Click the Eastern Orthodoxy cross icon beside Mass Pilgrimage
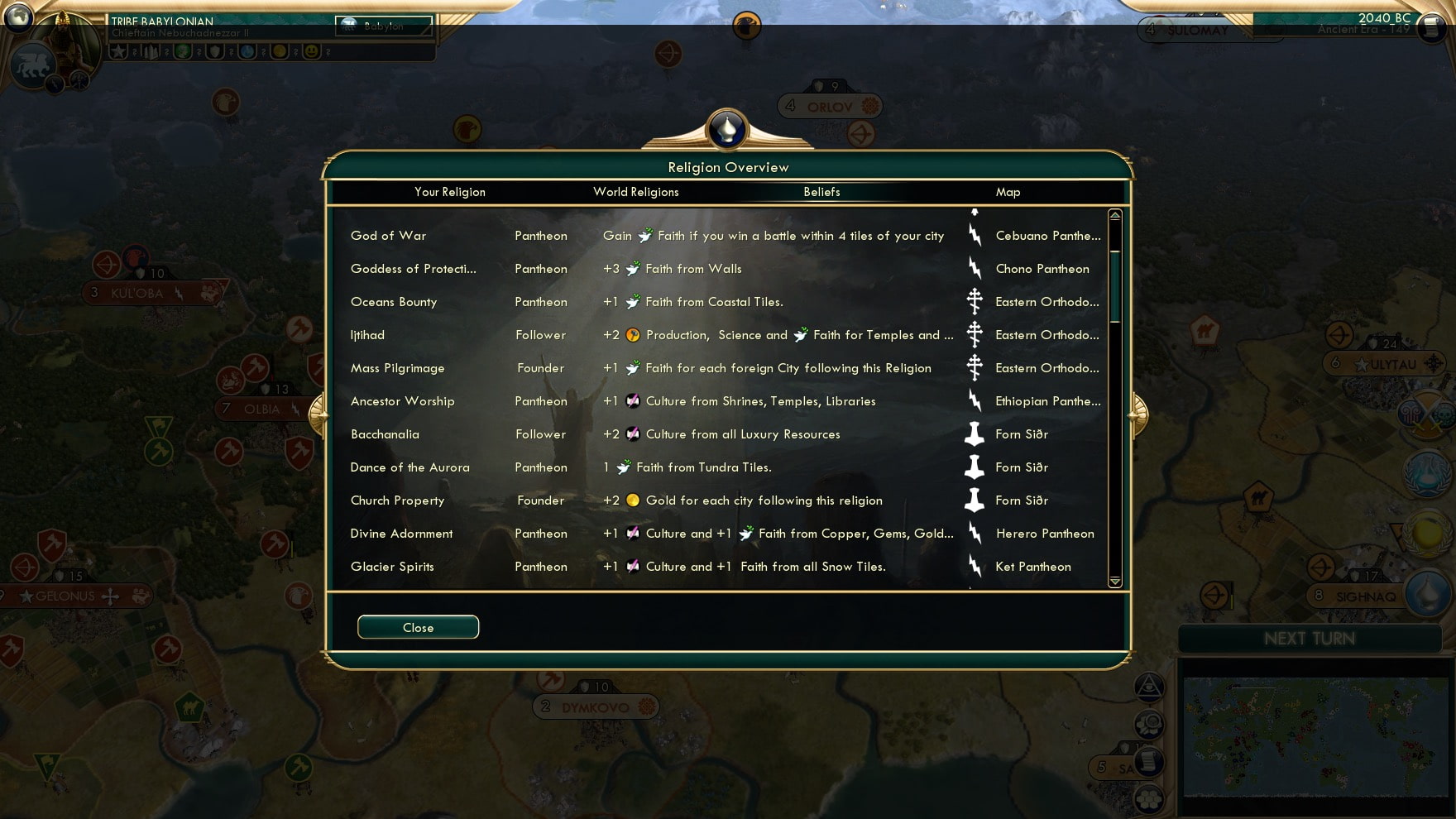Screen dimensions: 1456x819 (973, 368)
